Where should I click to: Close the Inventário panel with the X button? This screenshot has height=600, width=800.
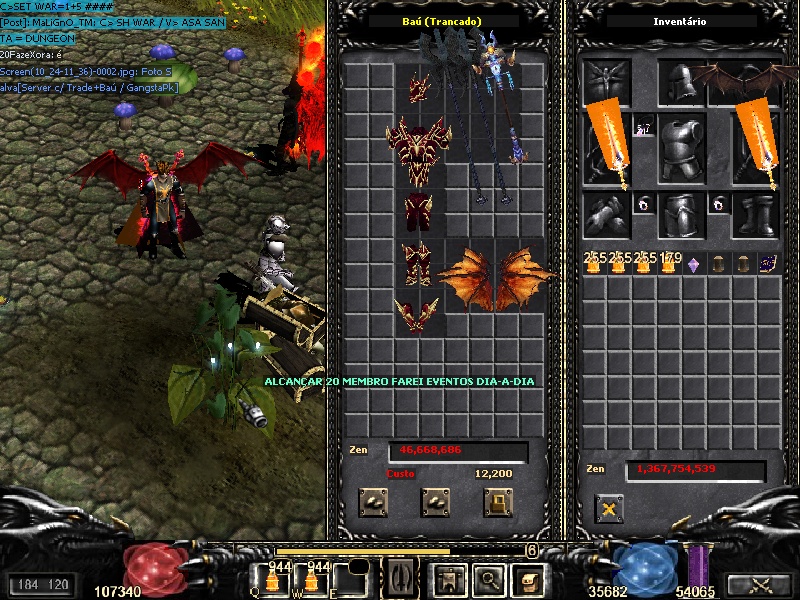point(608,509)
